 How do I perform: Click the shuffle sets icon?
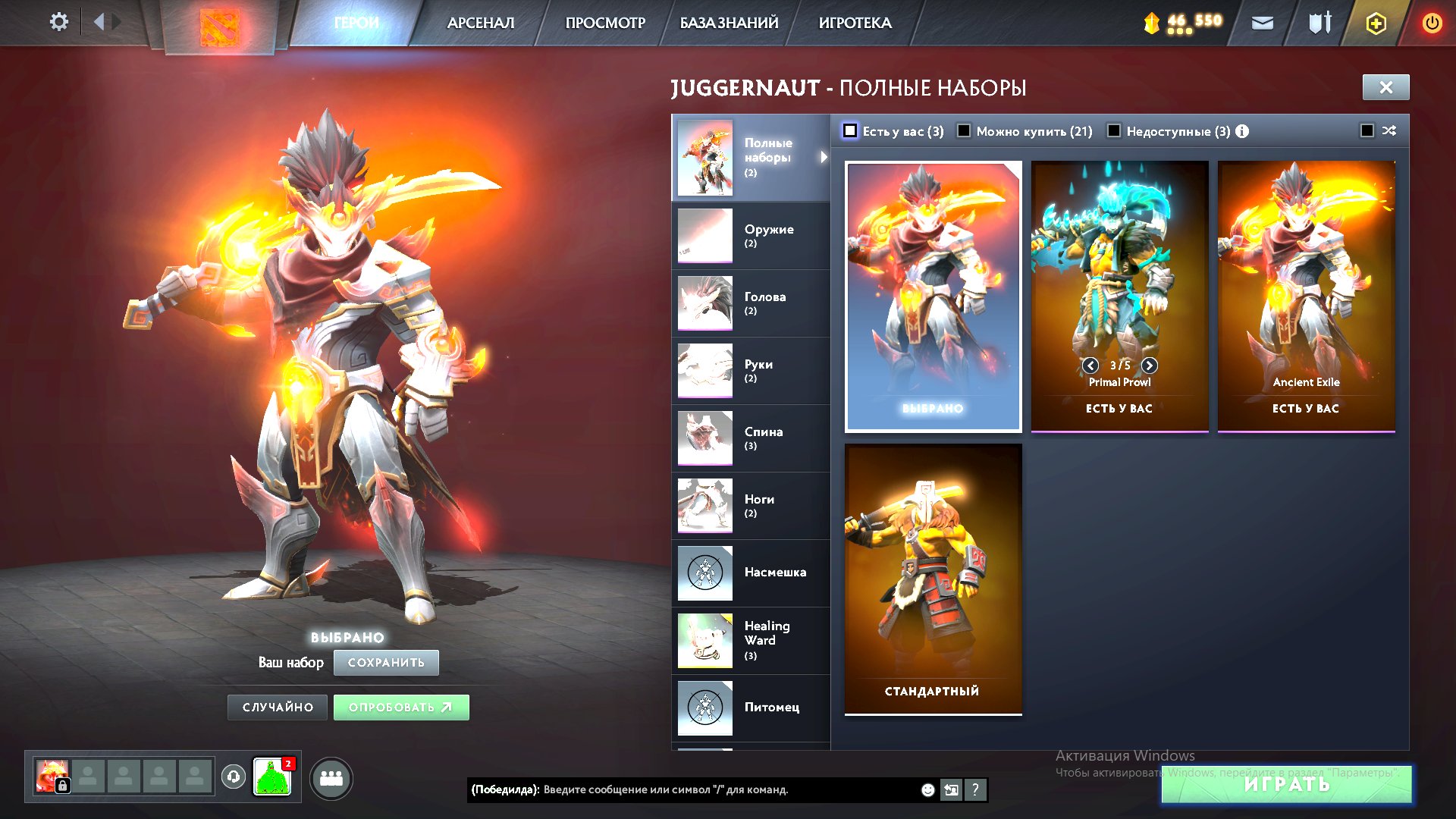1389,130
